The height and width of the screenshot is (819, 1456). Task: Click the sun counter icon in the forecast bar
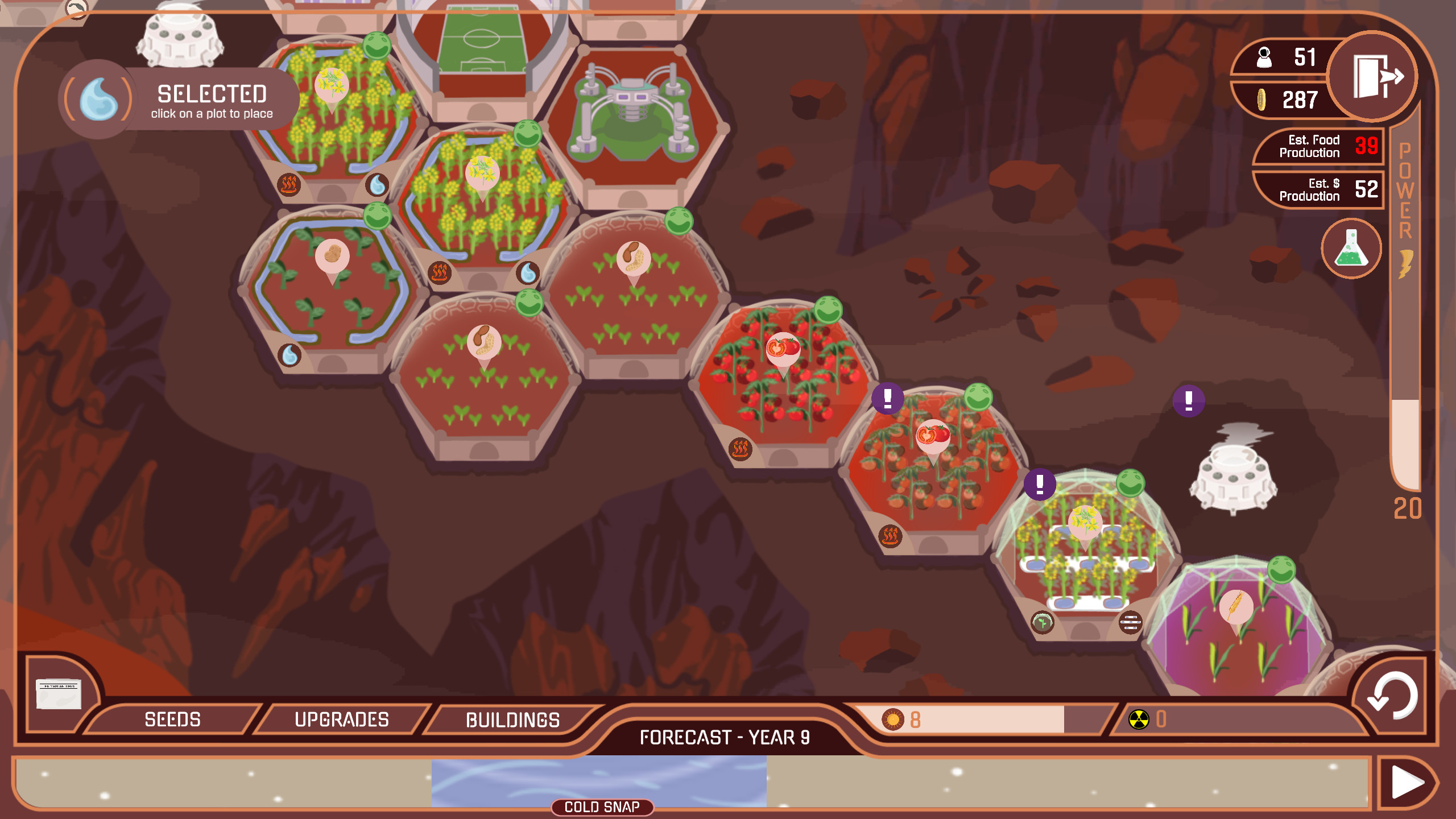892,718
